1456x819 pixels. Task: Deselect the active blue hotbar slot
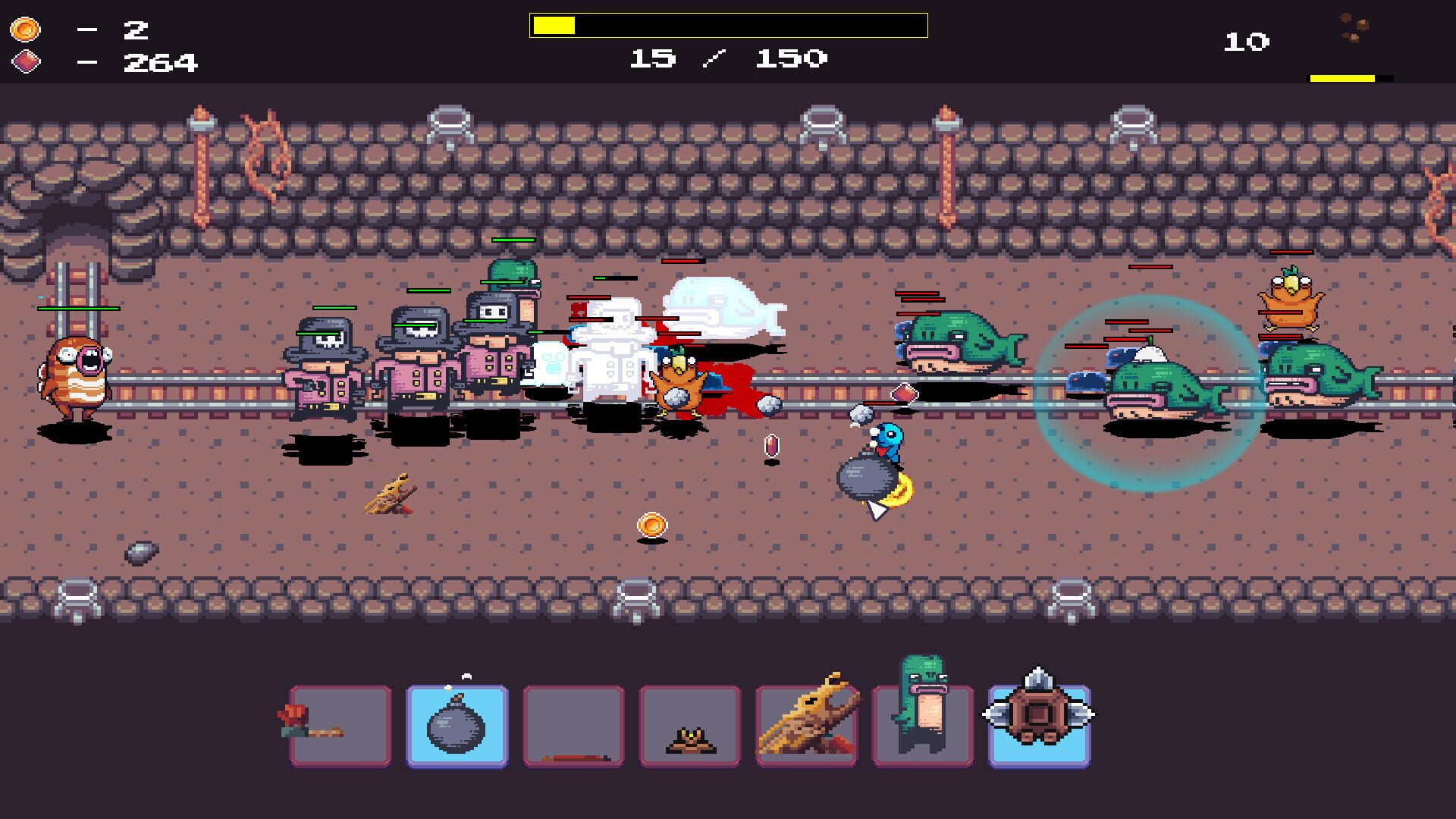(x=457, y=724)
